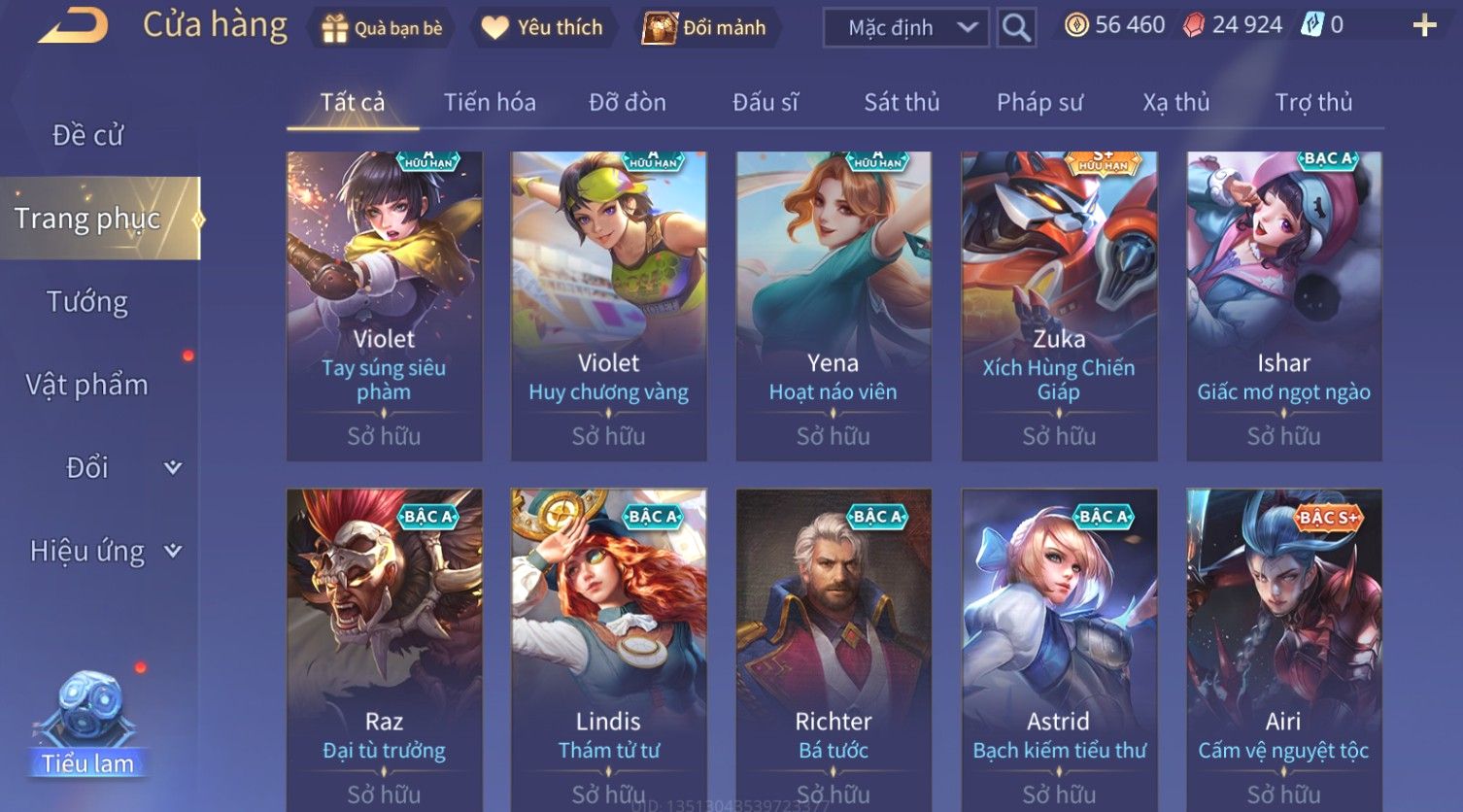Image resolution: width=1463 pixels, height=812 pixels.
Task: Expand the Mặc định sort dropdown
Action: point(905,28)
